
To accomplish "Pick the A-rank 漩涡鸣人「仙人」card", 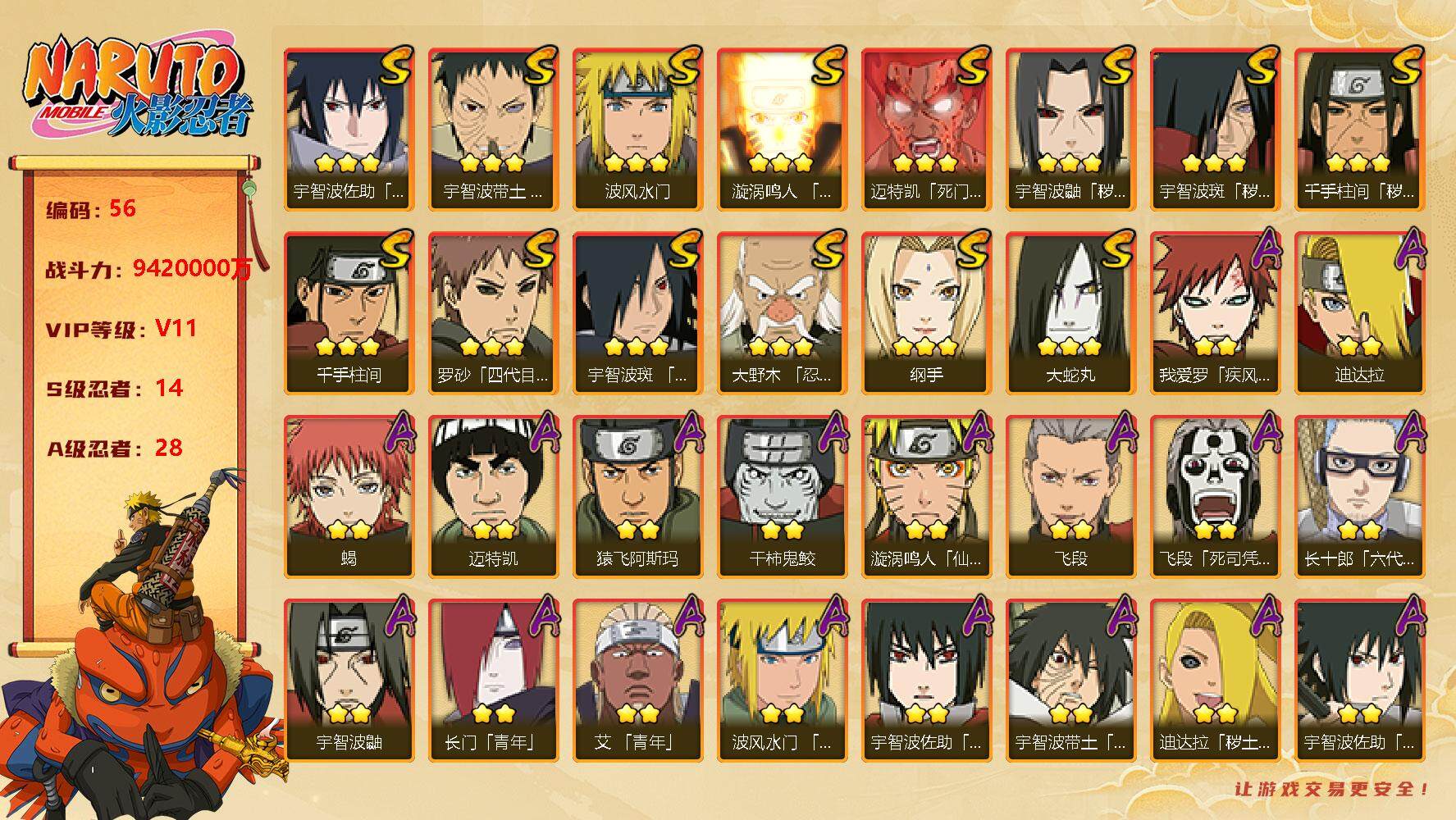I will point(926,496).
